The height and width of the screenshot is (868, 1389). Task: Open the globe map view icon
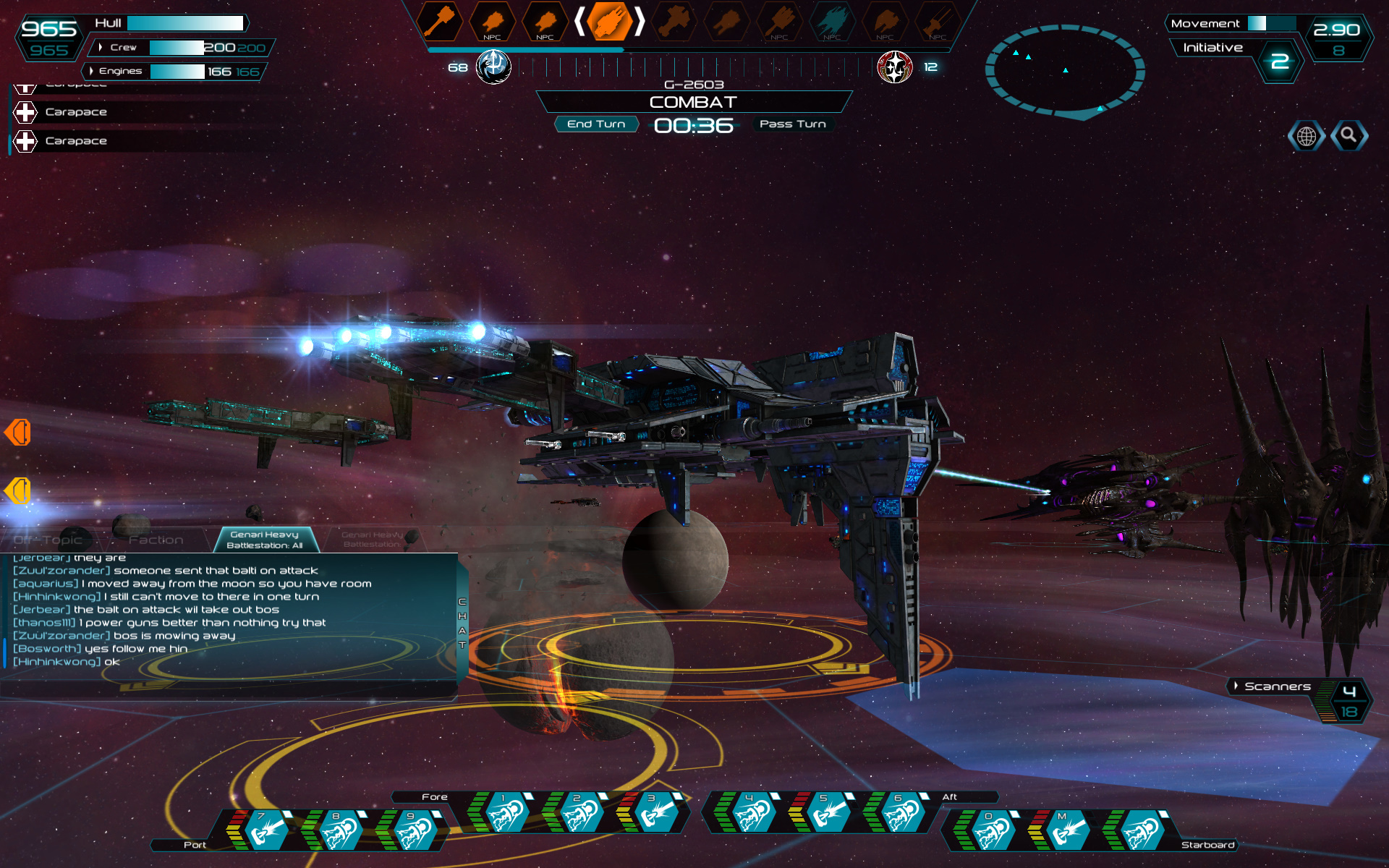[1306, 136]
